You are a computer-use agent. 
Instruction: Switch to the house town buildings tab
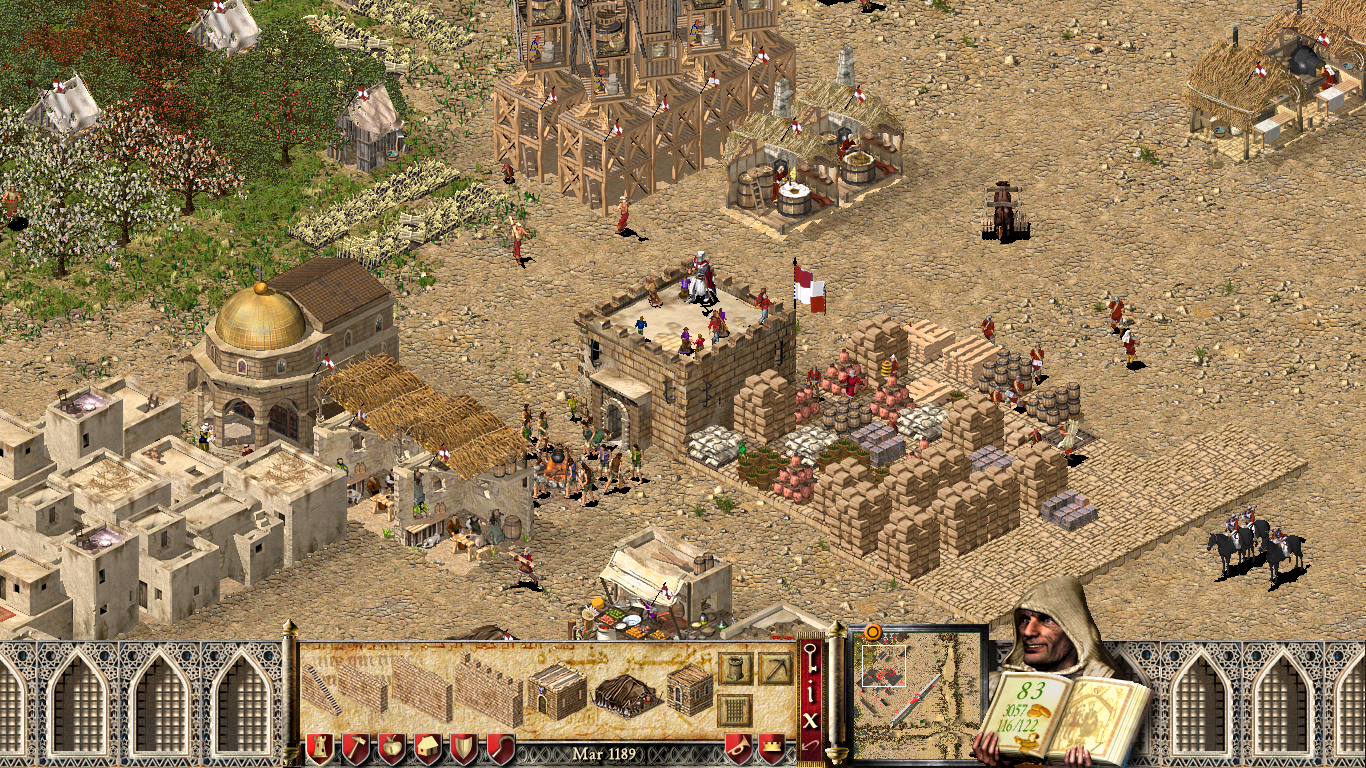(427, 747)
